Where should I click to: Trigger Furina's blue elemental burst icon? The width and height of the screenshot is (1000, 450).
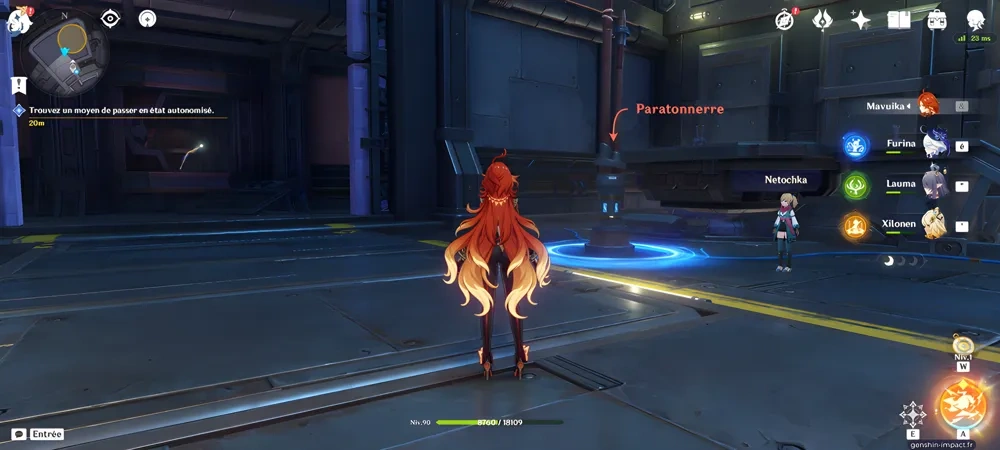click(855, 146)
